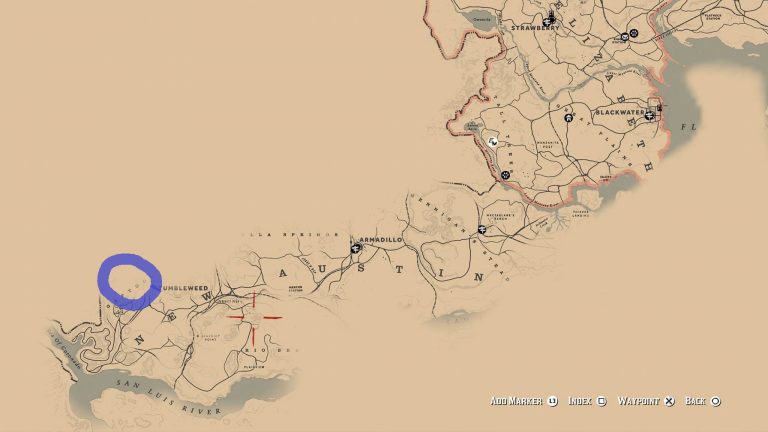Select the marker at MacFarlane's Ranch

482,231
